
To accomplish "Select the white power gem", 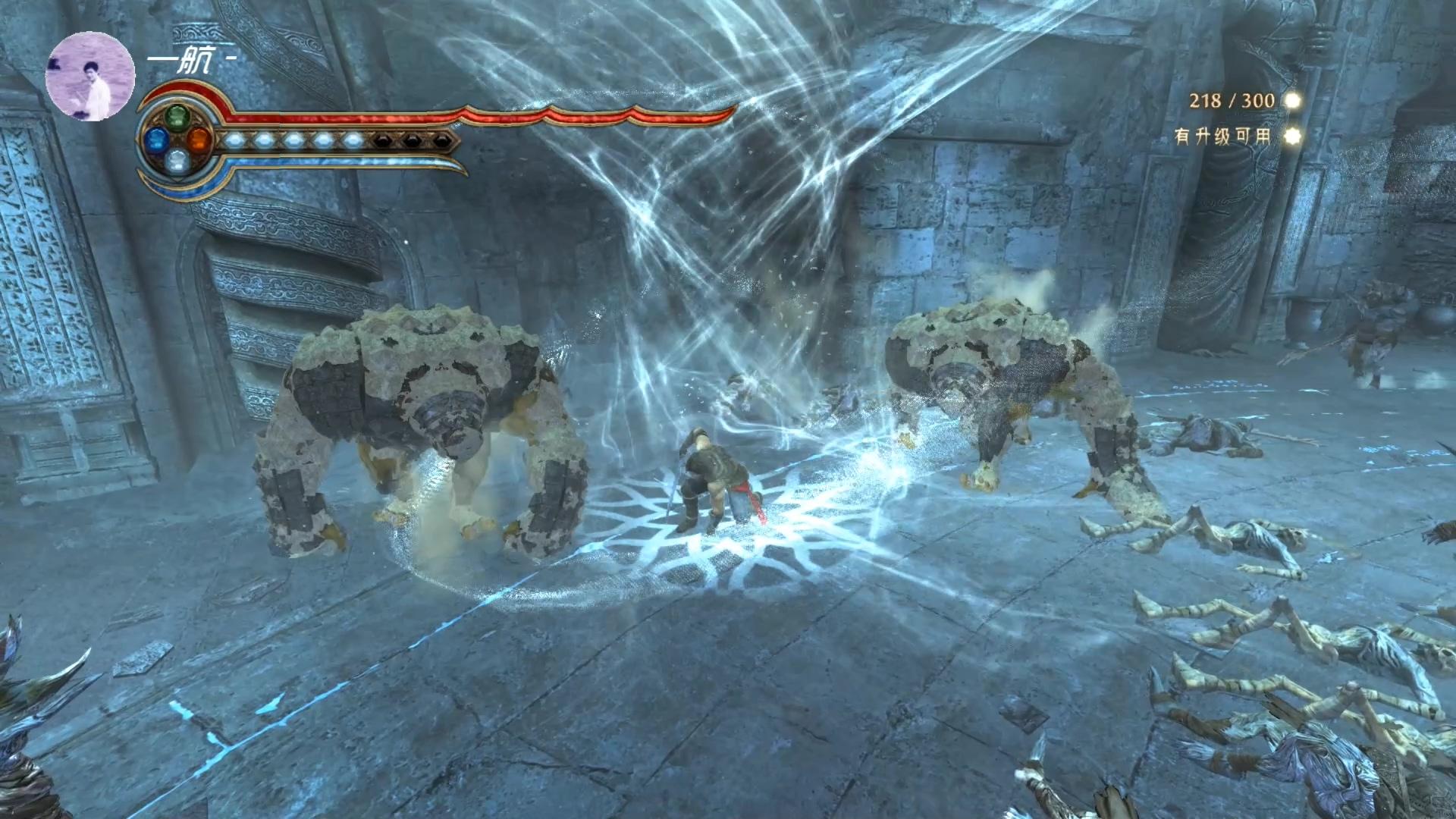I will click(x=177, y=161).
